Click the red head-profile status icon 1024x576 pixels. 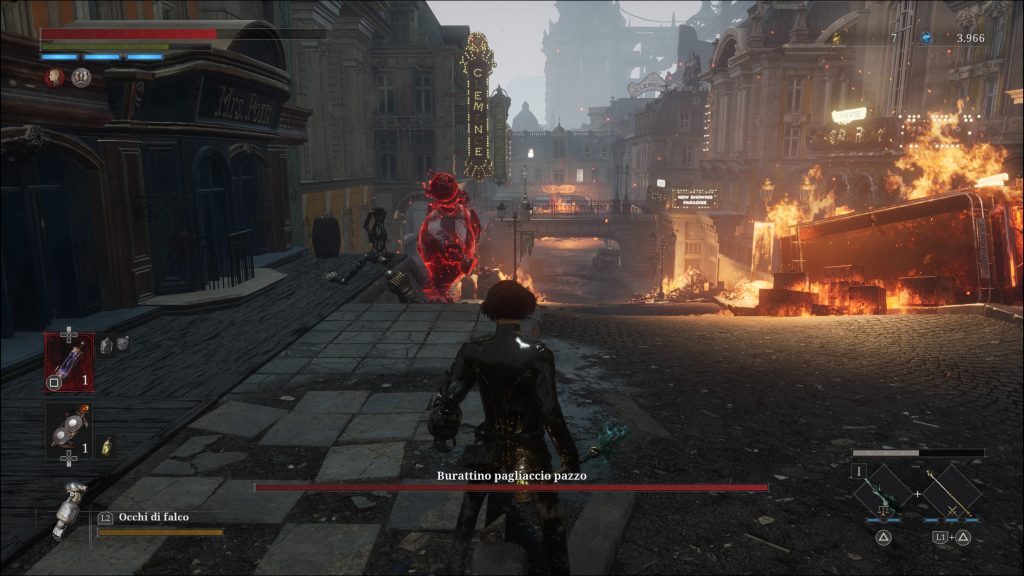click(53, 77)
